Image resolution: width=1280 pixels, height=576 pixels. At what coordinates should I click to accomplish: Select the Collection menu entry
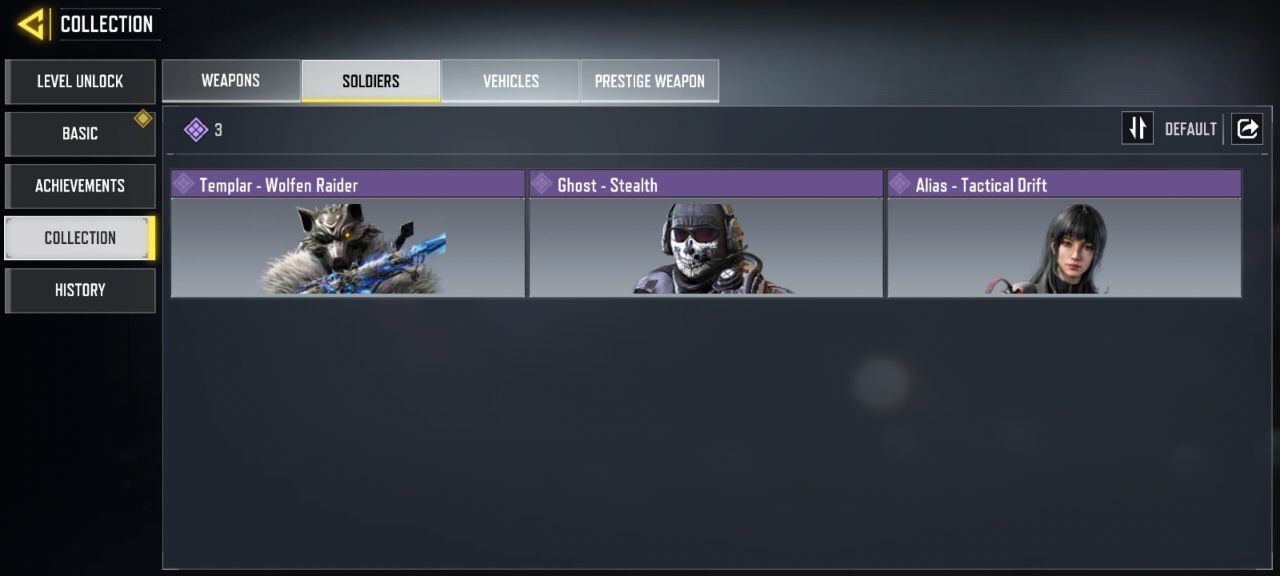80,238
